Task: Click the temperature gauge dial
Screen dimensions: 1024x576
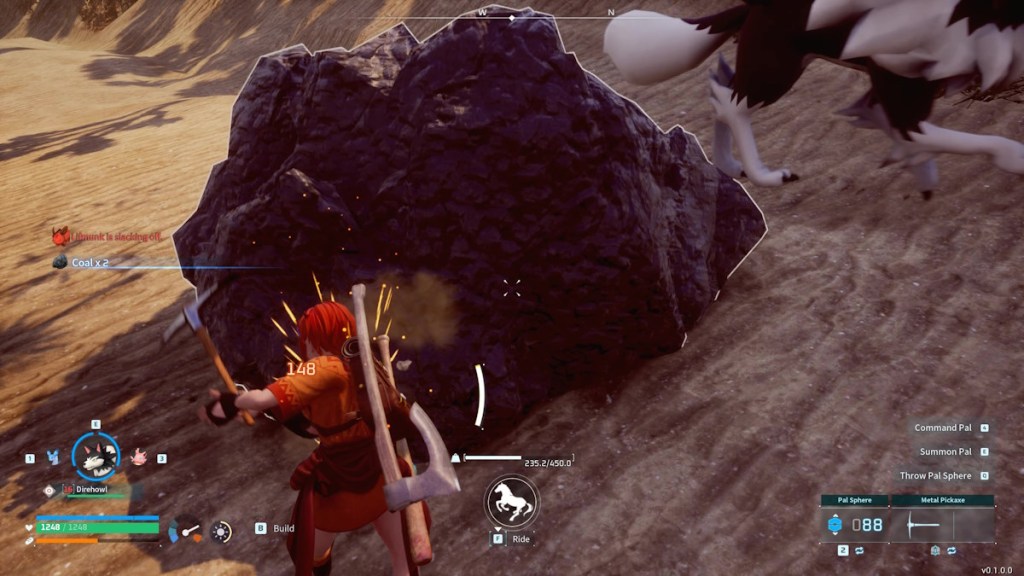Action: pyautogui.click(x=186, y=530)
